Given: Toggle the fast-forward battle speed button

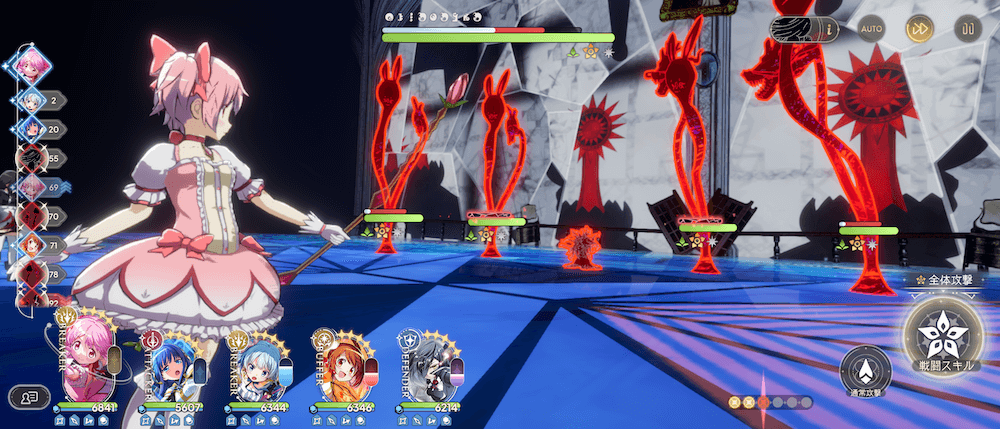Looking at the screenshot, I should click(918, 29).
